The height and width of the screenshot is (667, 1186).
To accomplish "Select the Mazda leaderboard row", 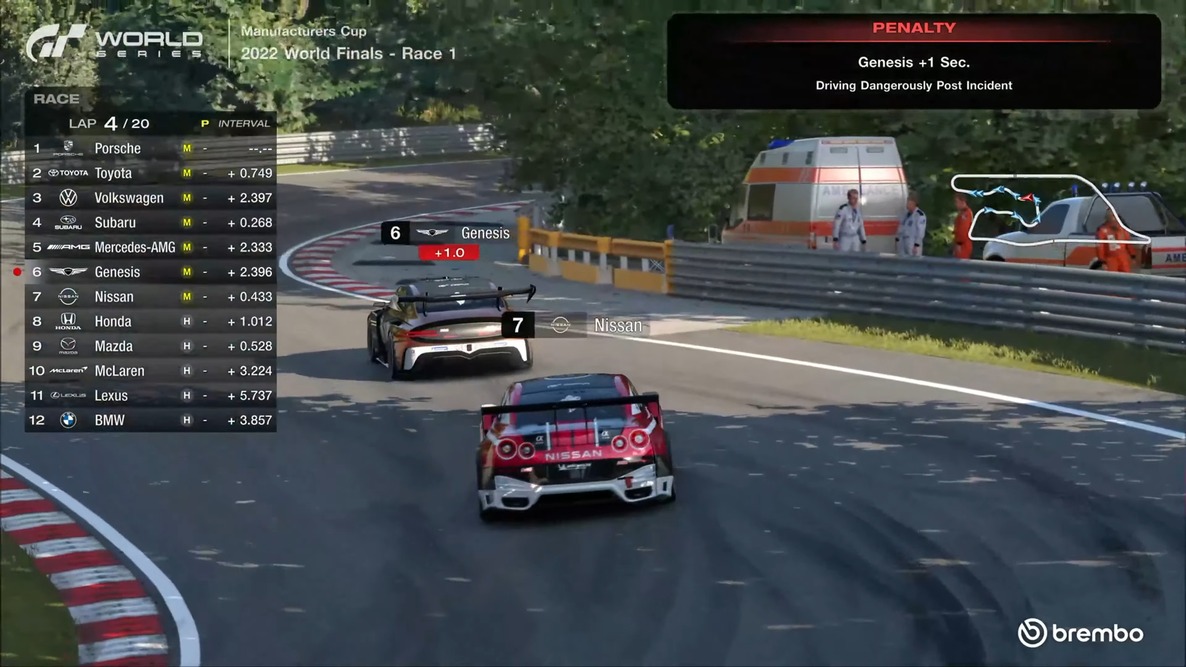I will coord(150,346).
